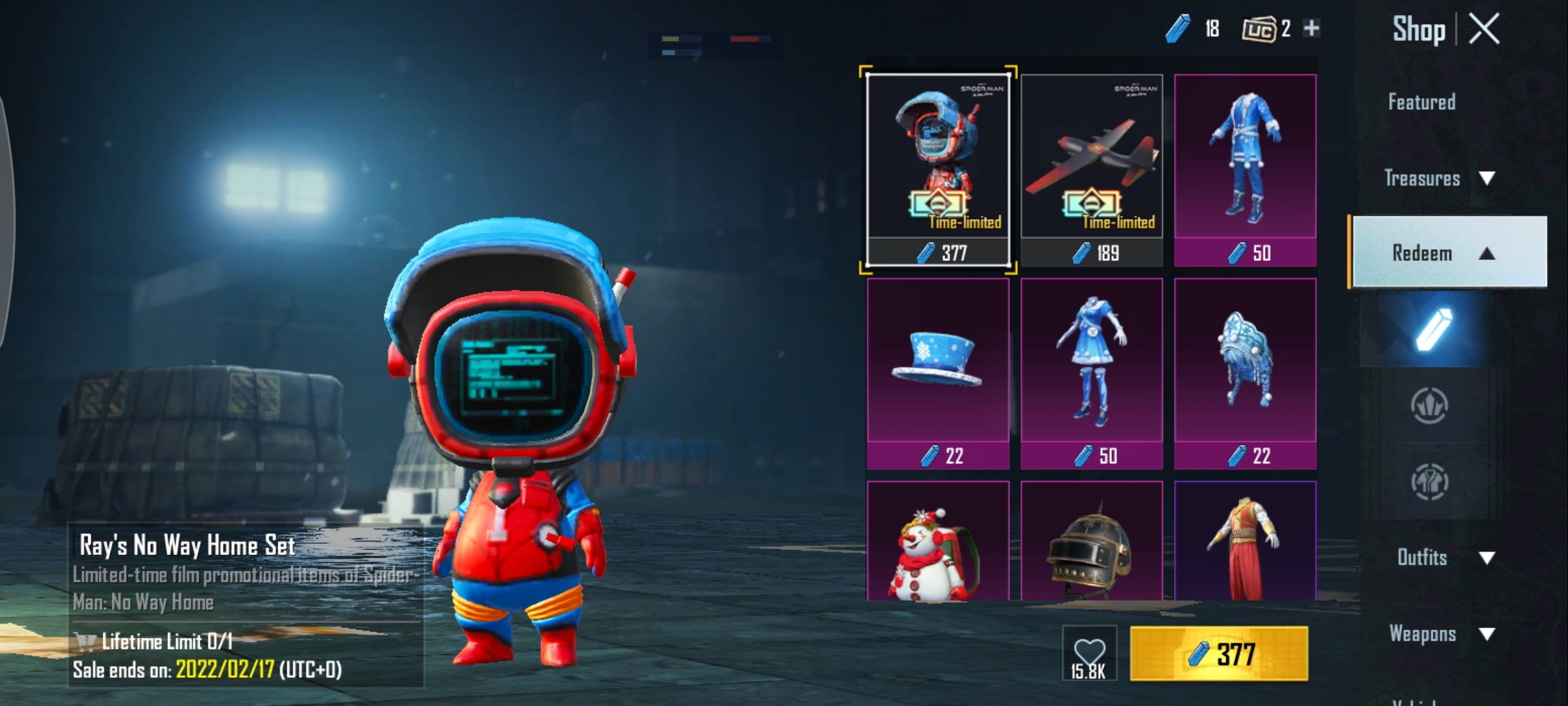The image size is (1568, 706).
Task: Choose the blue icy headdress for 22
Action: pos(1245,373)
